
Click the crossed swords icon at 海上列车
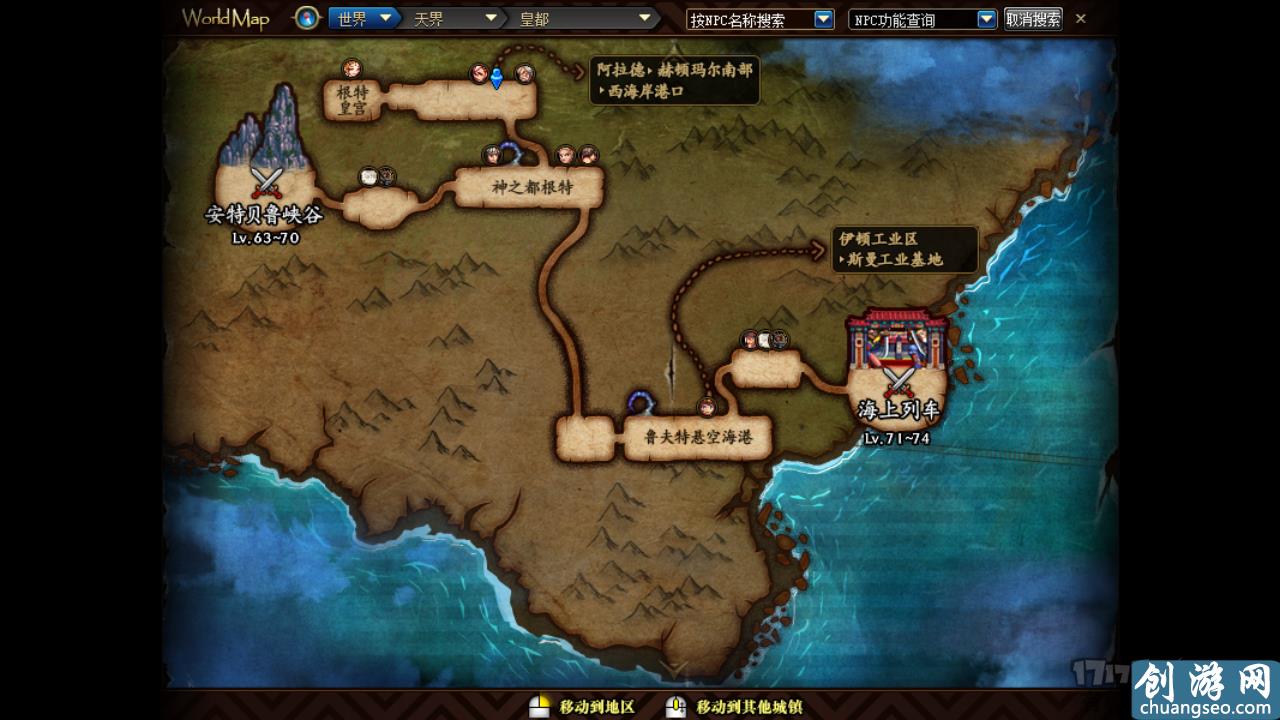pyautogui.click(x=897, y=380)
